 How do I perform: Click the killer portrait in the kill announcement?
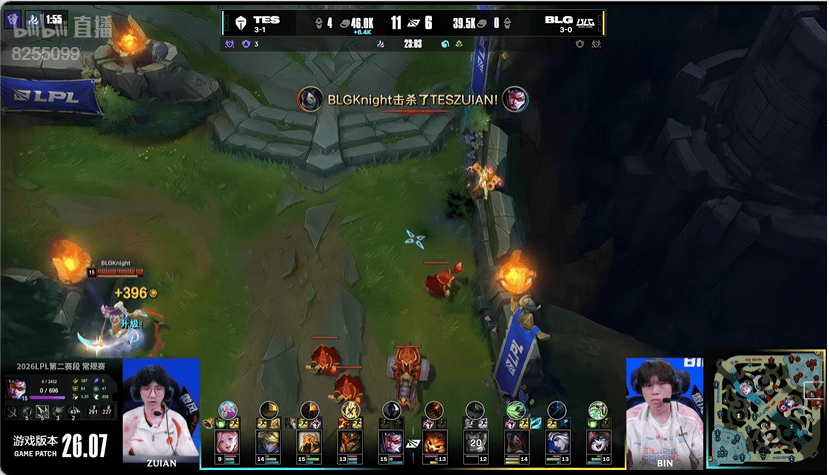pyautogui.click(x=310, y=99)
